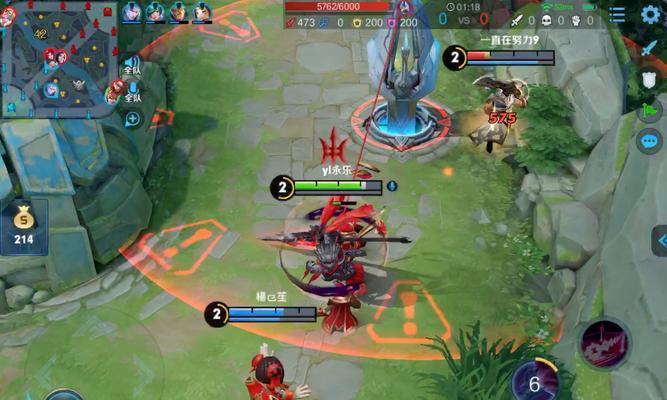Viewport: 667px width, 400px height.
Task: Send the green flag gather signal
Action: point(650,111)
